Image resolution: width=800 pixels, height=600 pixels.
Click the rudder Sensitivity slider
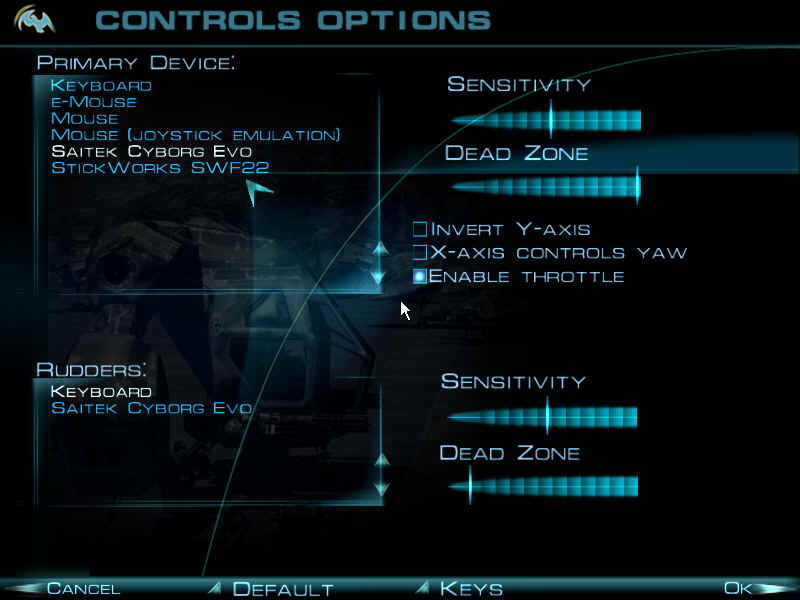pyautogui.click(x=542, y=416)
